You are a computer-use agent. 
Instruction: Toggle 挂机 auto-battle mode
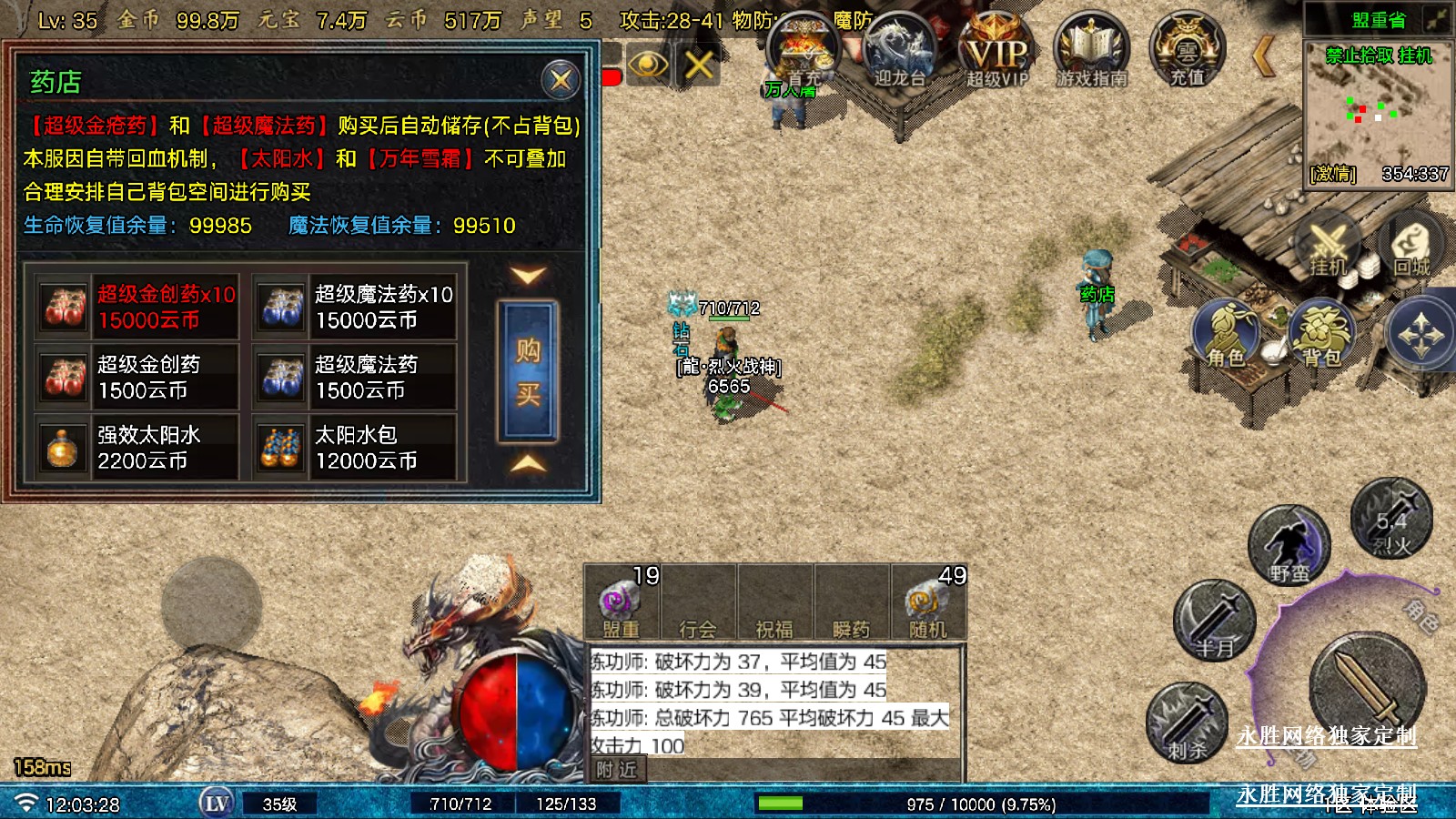pos(1327,246)
